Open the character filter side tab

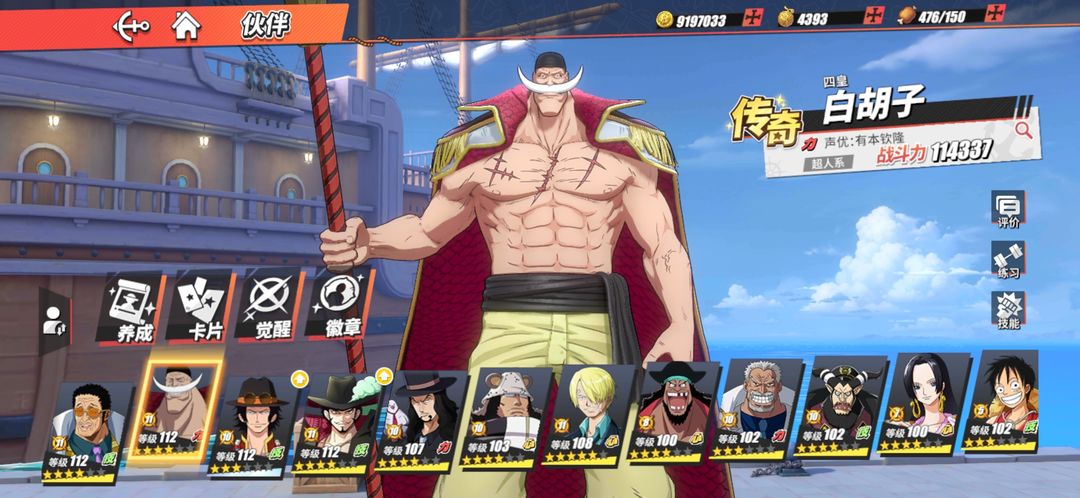tap(52, 320)
